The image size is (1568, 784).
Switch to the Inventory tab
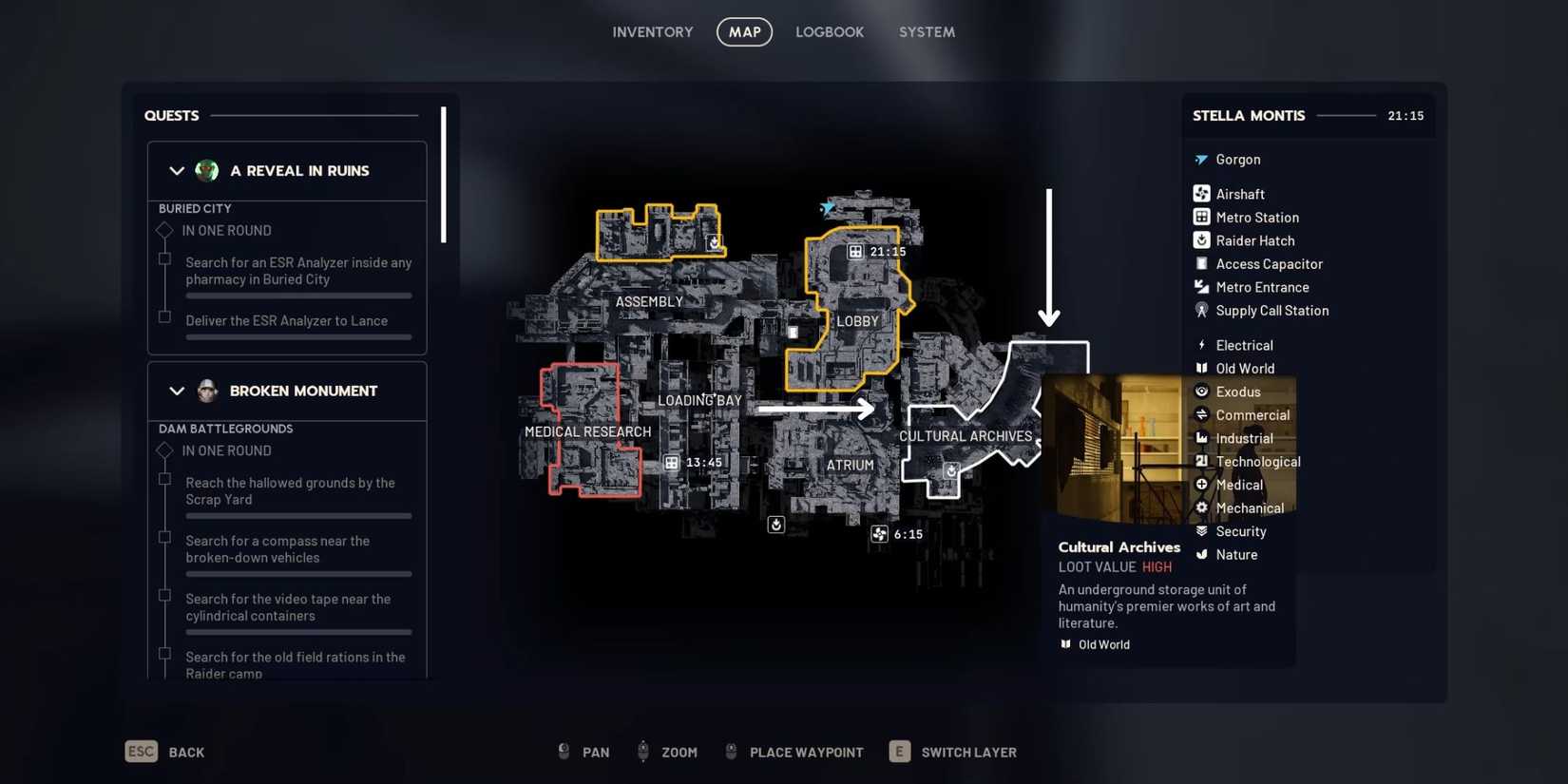pyautogui.click(x=652, y=31)
